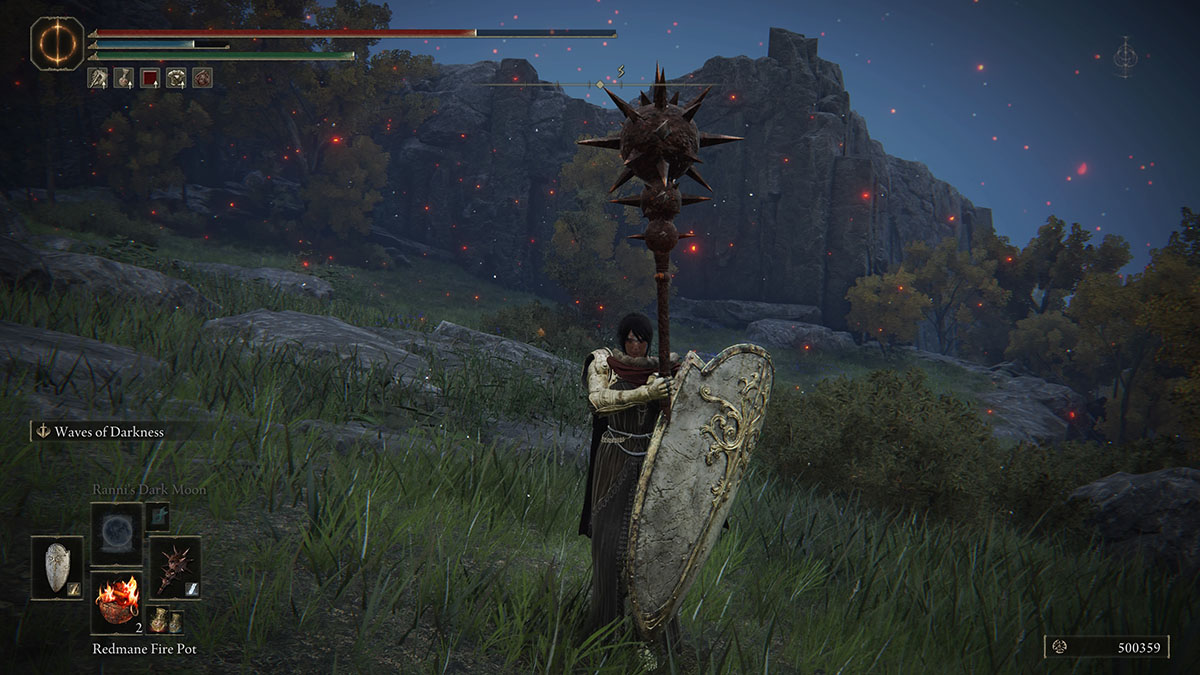This screenshot has width=1200, height=675.
Task: Click the axe buff status icon
Action: point(98,77)
